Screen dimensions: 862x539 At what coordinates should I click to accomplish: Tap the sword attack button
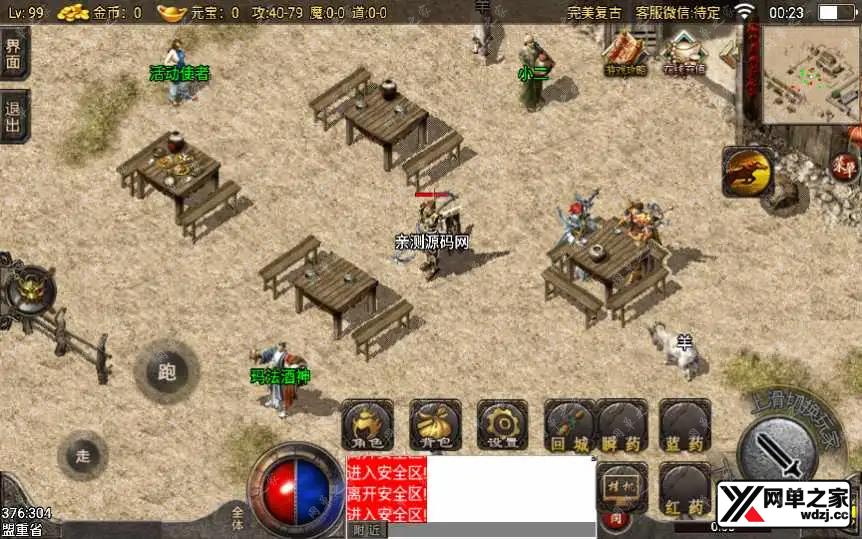[x=777, y=447]
